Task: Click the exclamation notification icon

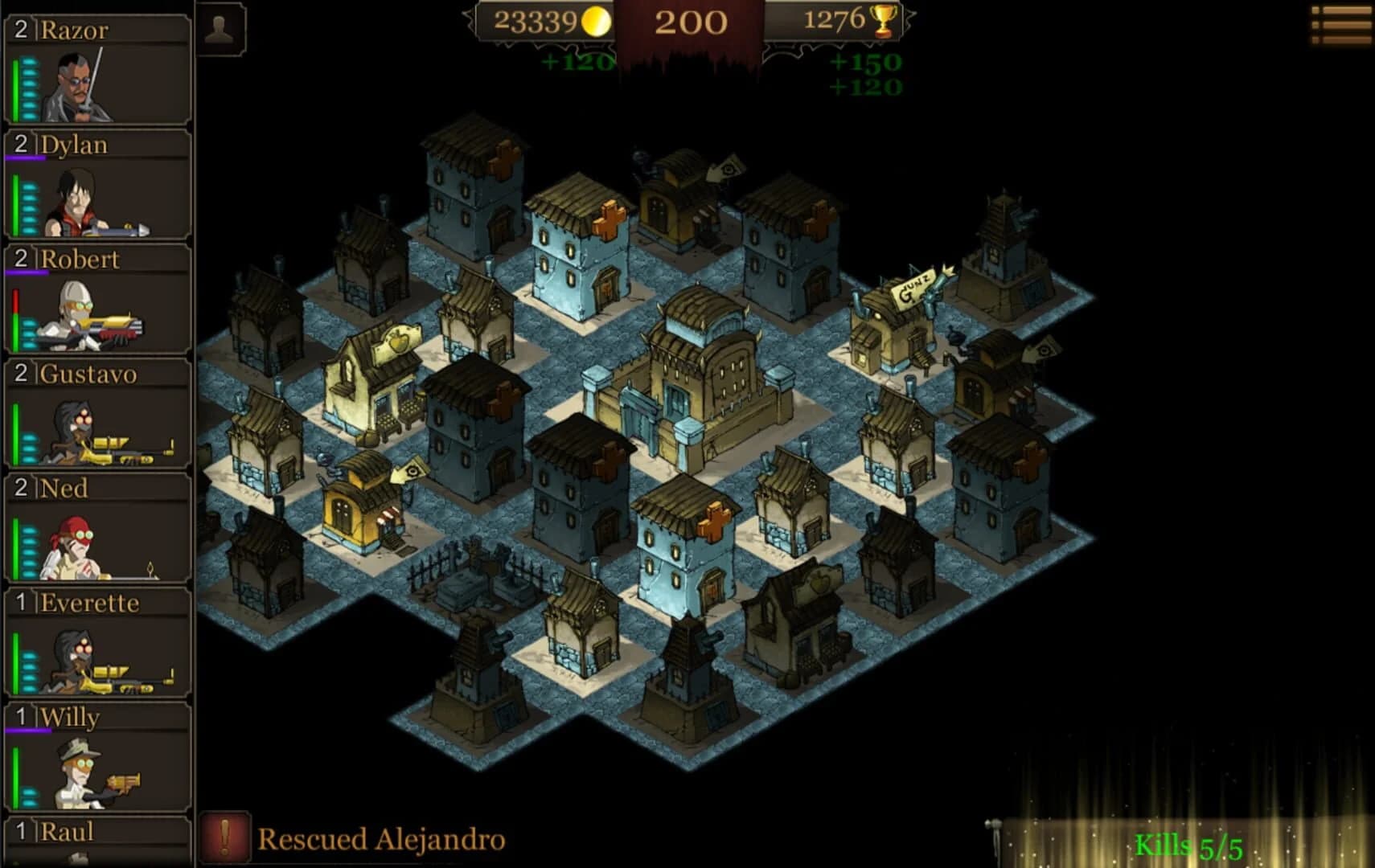Action: point(226,837)
